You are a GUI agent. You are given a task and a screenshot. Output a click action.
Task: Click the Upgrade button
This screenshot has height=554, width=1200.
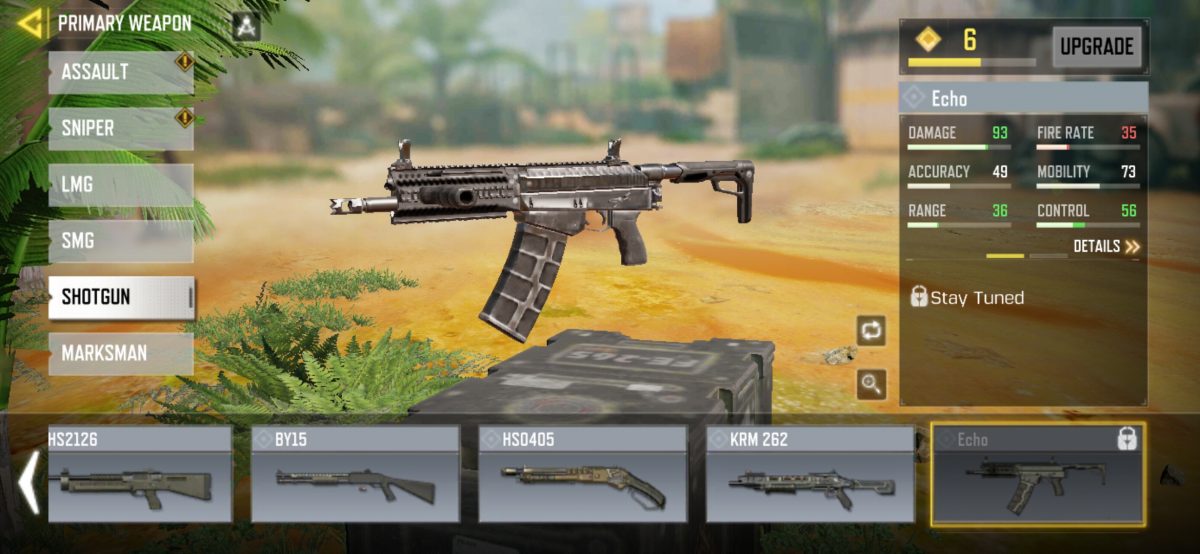click(1096, 46)
